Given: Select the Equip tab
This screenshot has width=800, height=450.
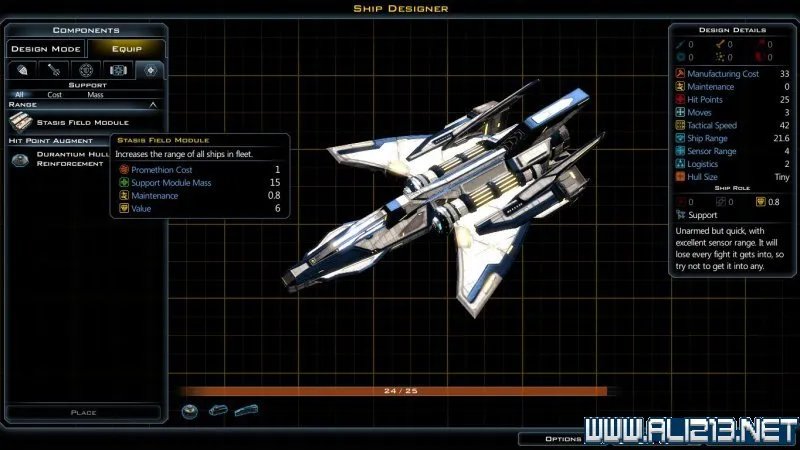Looking at the screenshot, I should click(x=126, y=49).
